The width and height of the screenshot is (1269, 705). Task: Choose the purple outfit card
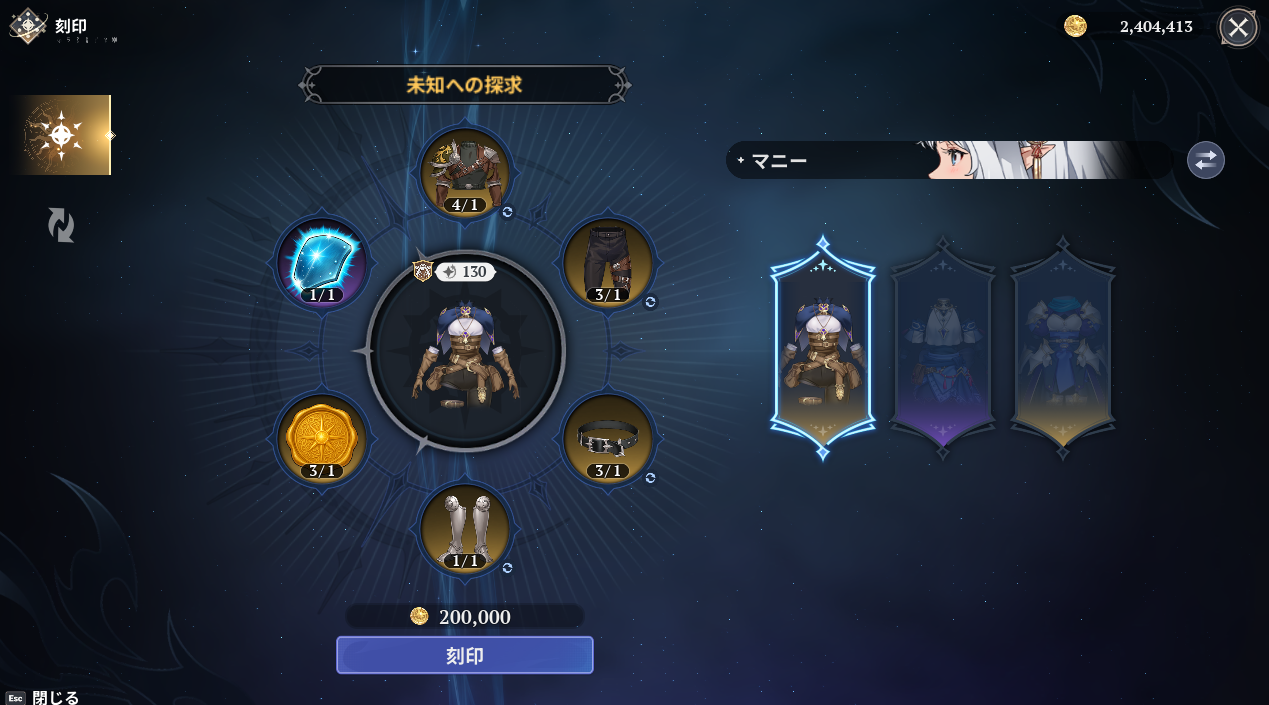[x=942, y=347]
